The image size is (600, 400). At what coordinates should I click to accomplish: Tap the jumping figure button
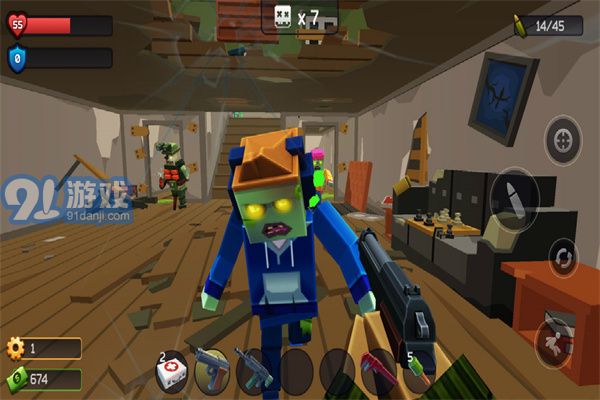point(555,339)
